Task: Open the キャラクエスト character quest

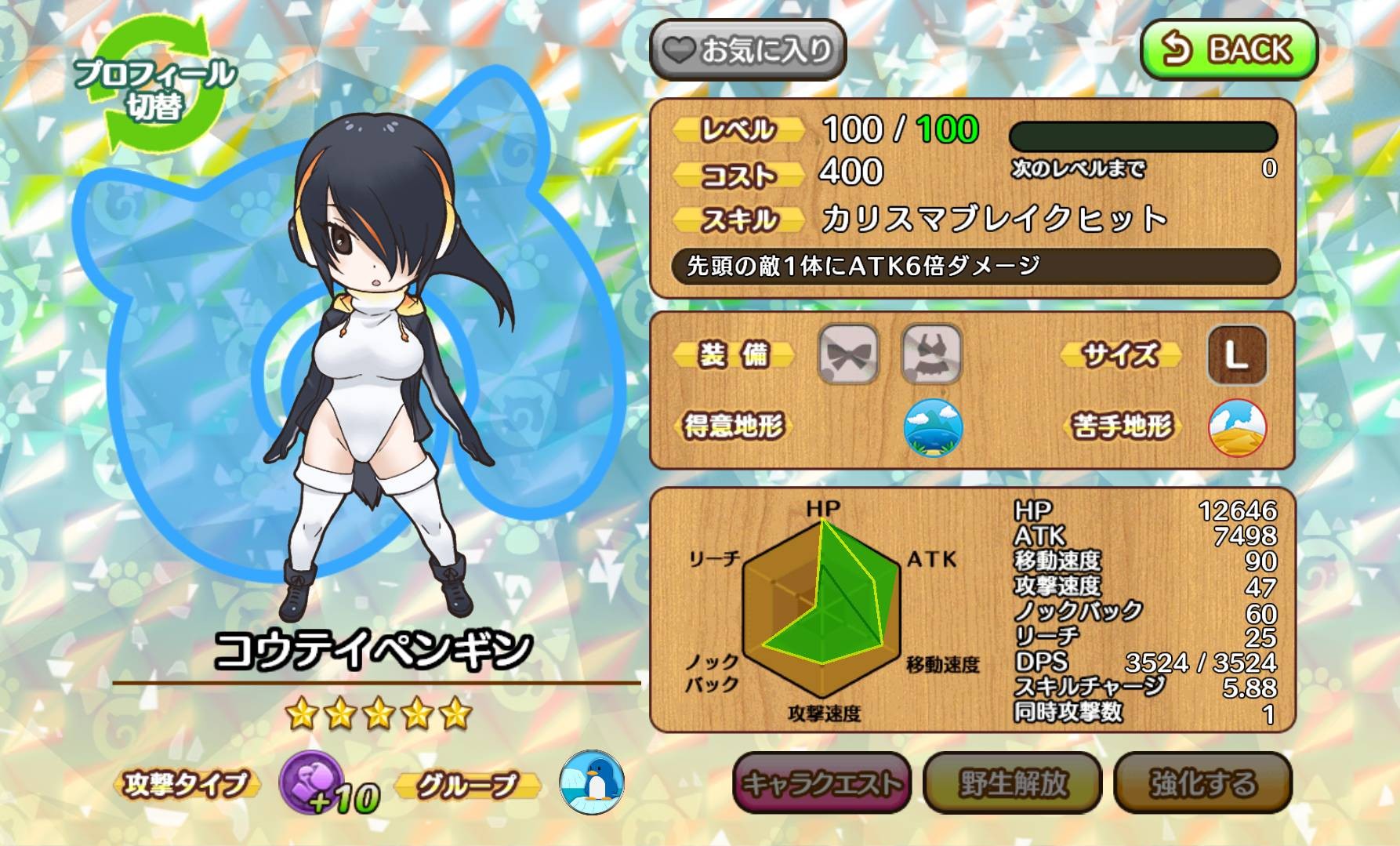Action: pos(822,782)
